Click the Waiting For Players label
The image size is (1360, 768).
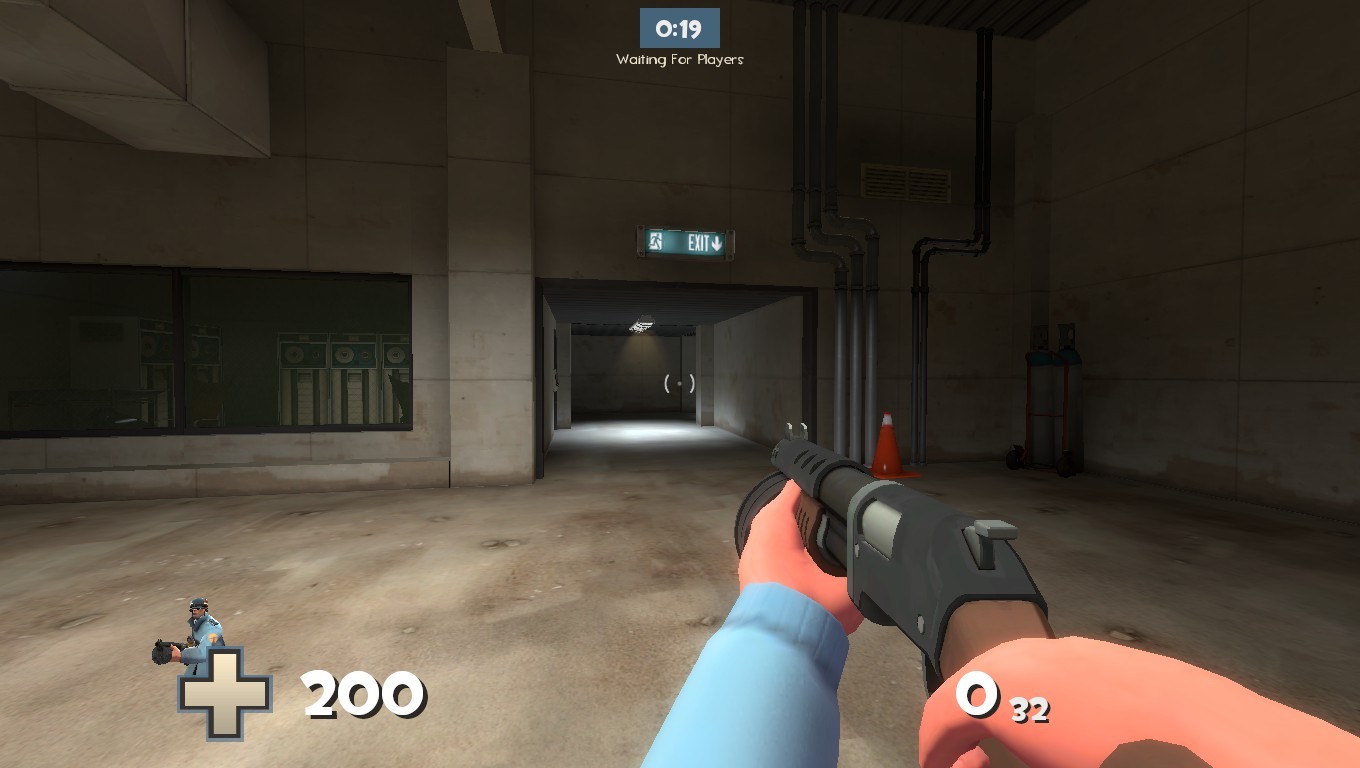pos(681,59)
